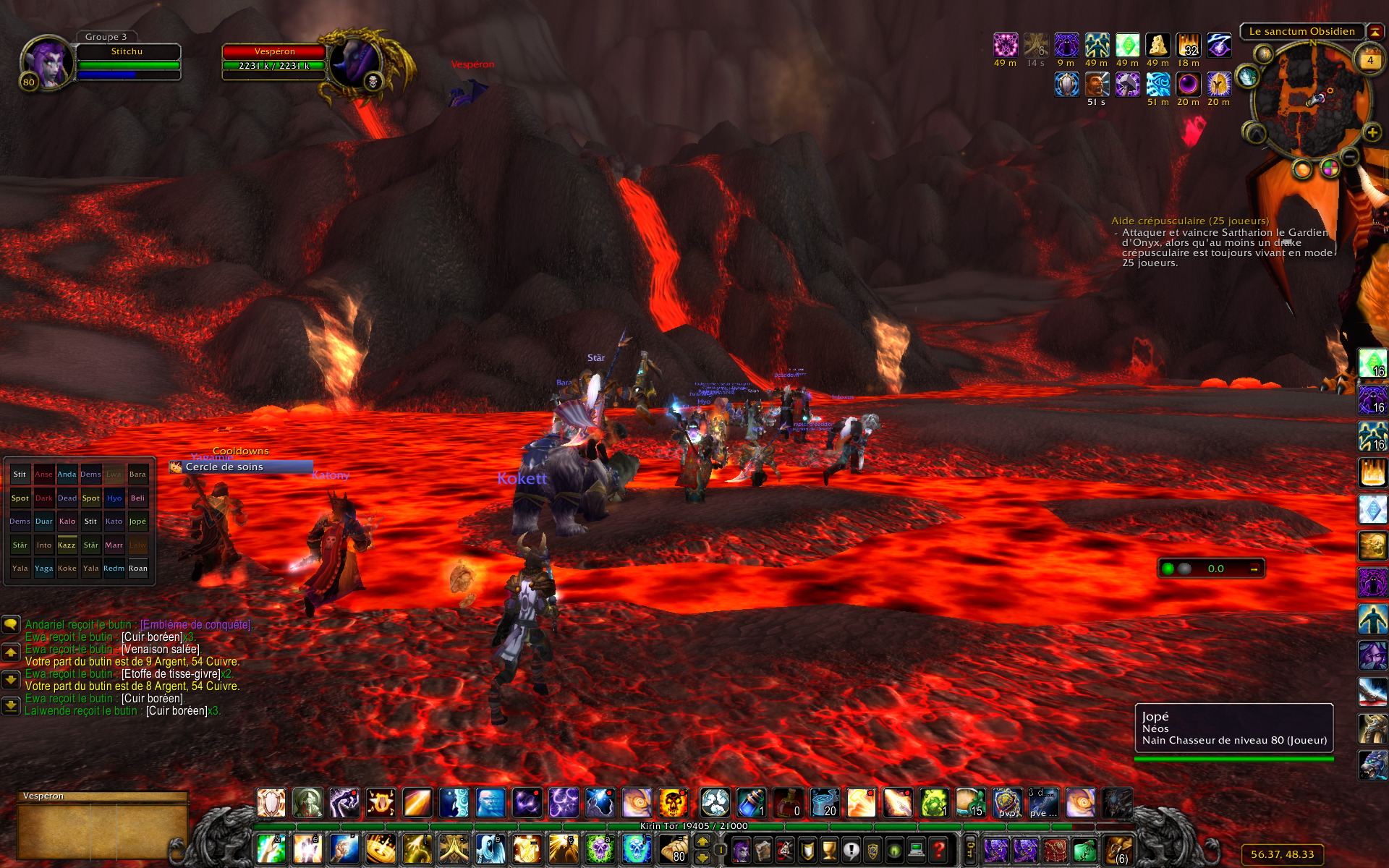Use the item with 80 charges
Screen dimensions: 1389x868
tap(673, 850)
